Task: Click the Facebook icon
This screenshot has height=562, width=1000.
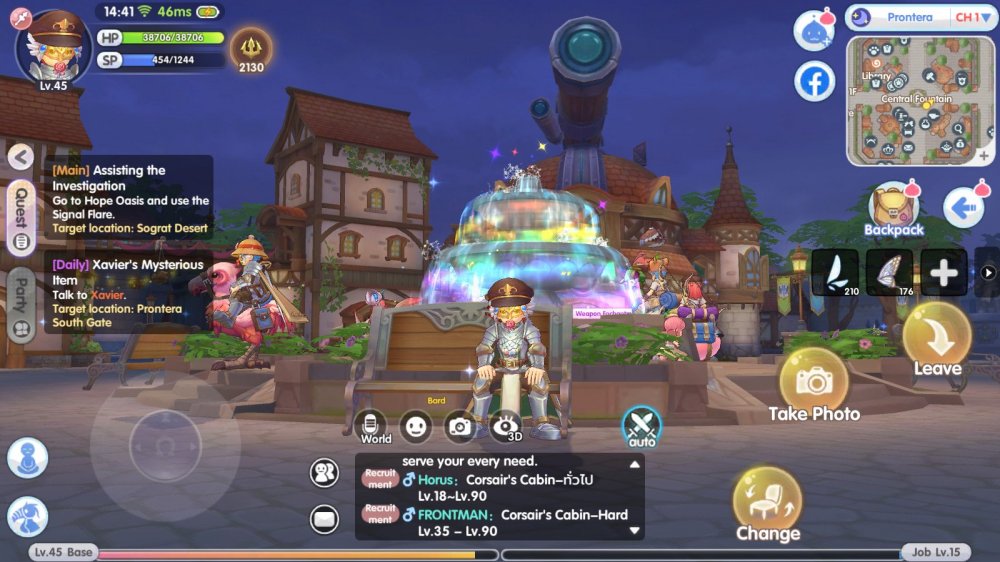Action: point(815,82)
